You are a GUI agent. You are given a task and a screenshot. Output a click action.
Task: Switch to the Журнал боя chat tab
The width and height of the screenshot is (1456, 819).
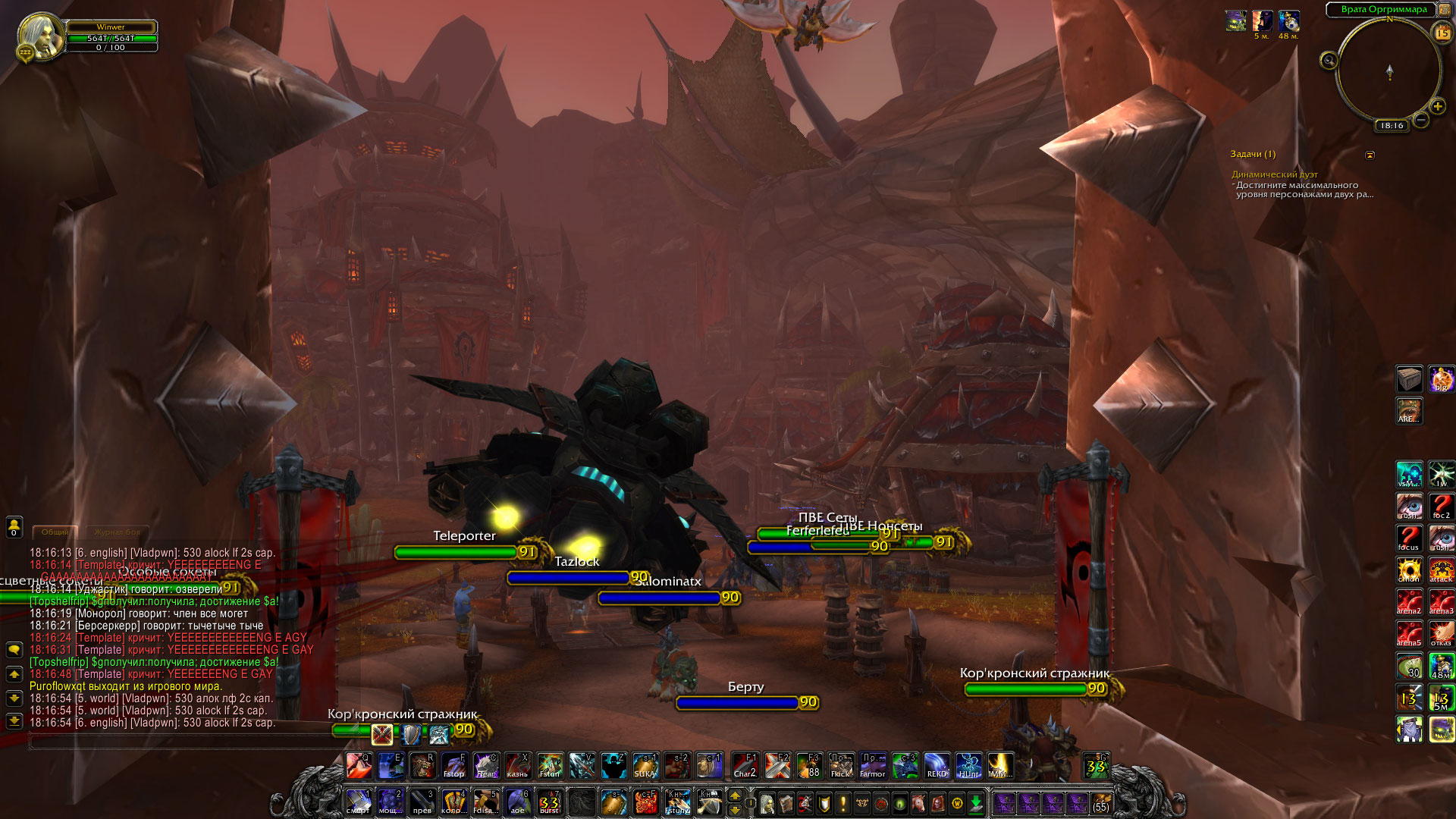117,532
